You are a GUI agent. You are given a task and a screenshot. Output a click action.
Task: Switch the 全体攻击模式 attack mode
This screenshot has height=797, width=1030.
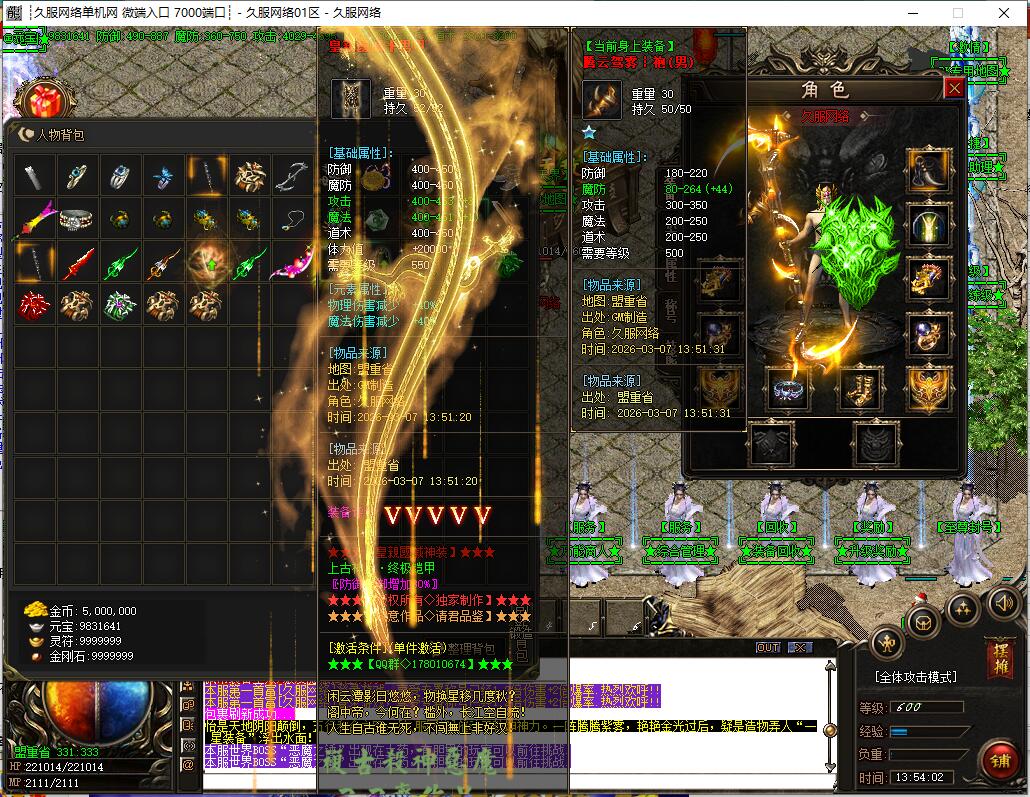coord(916,677)
